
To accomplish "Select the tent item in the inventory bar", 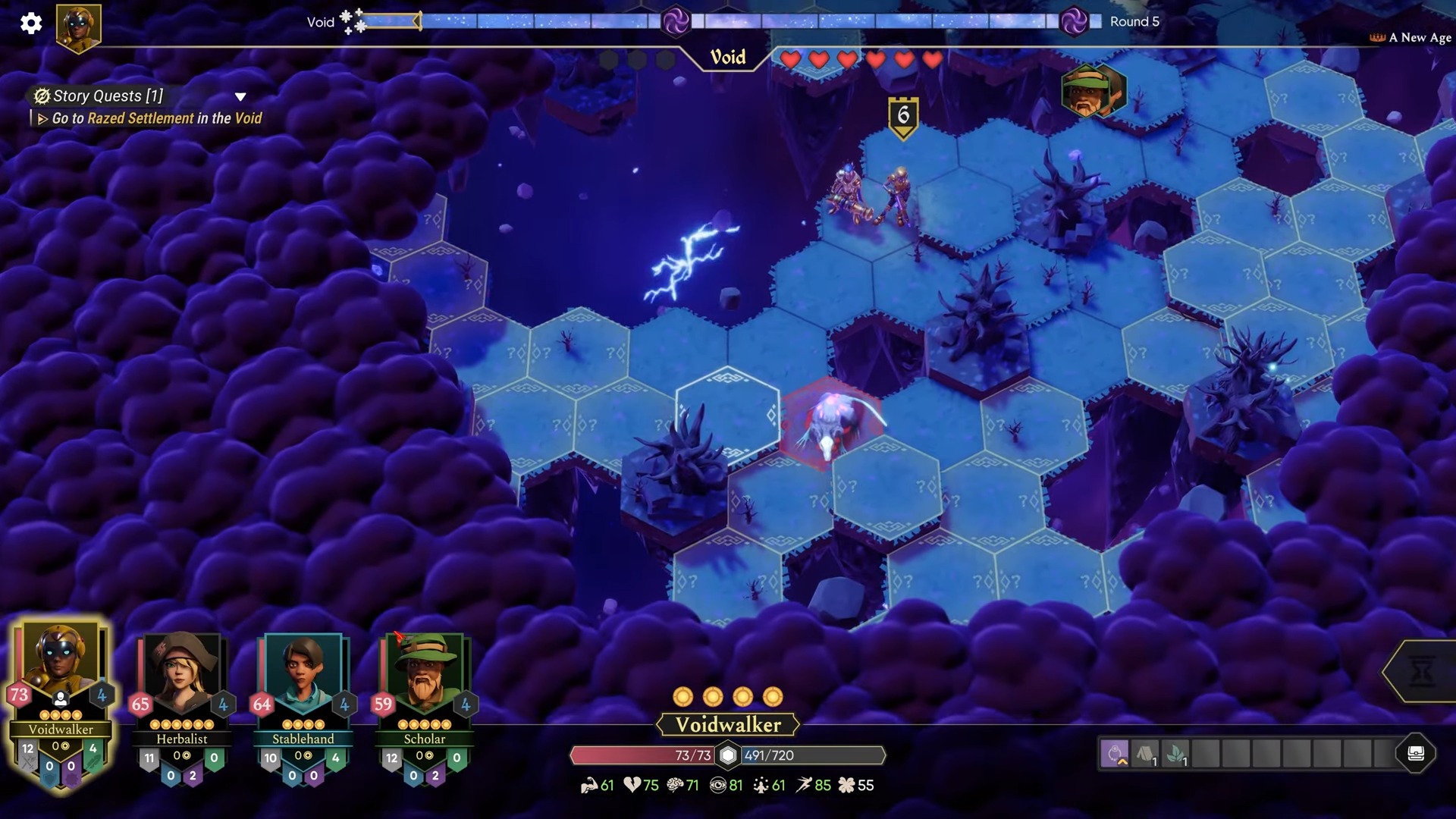I will 1146,755.
